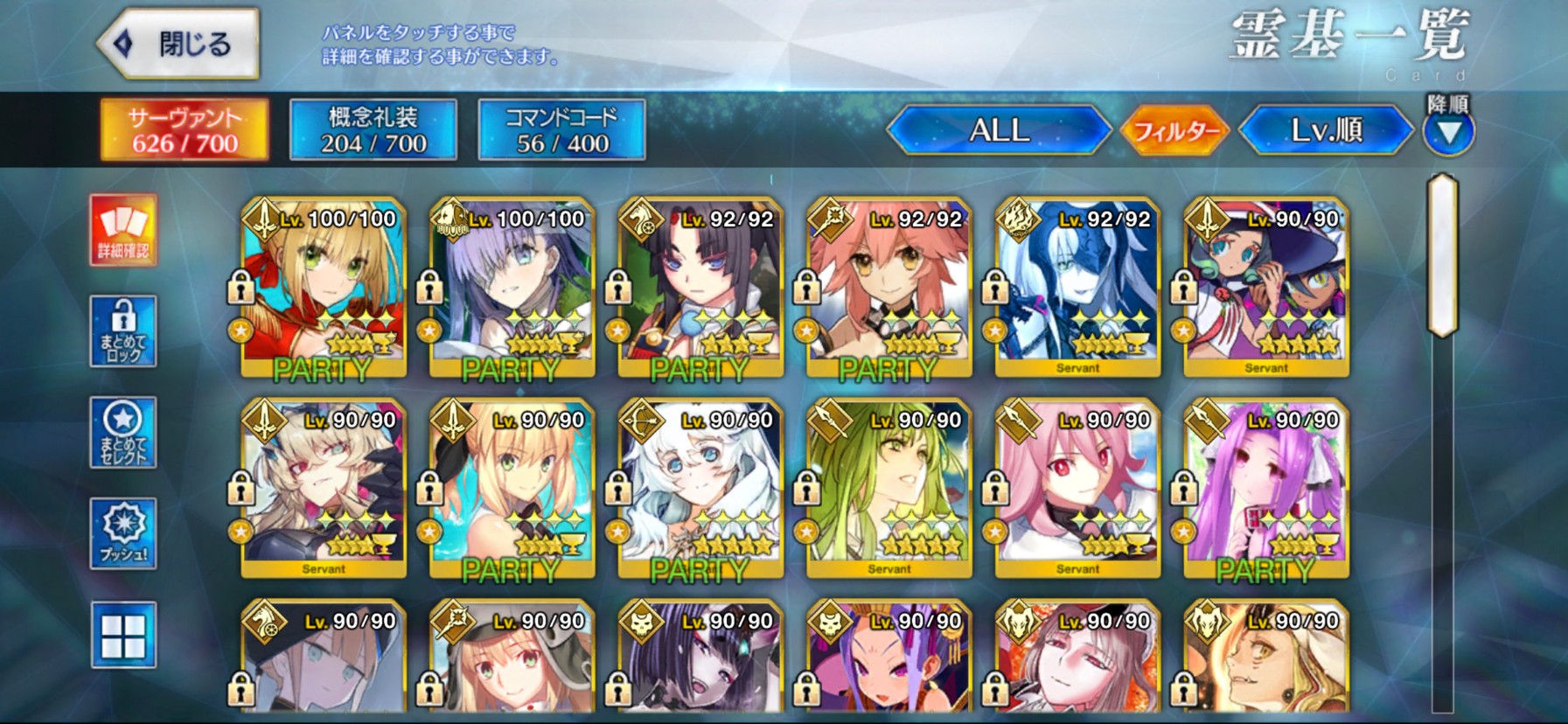Screen dimensions: 1568x724
Task: Choose the まとめてセレクト bulk select option
Action: pyautogui.click(x=123, y=433)
